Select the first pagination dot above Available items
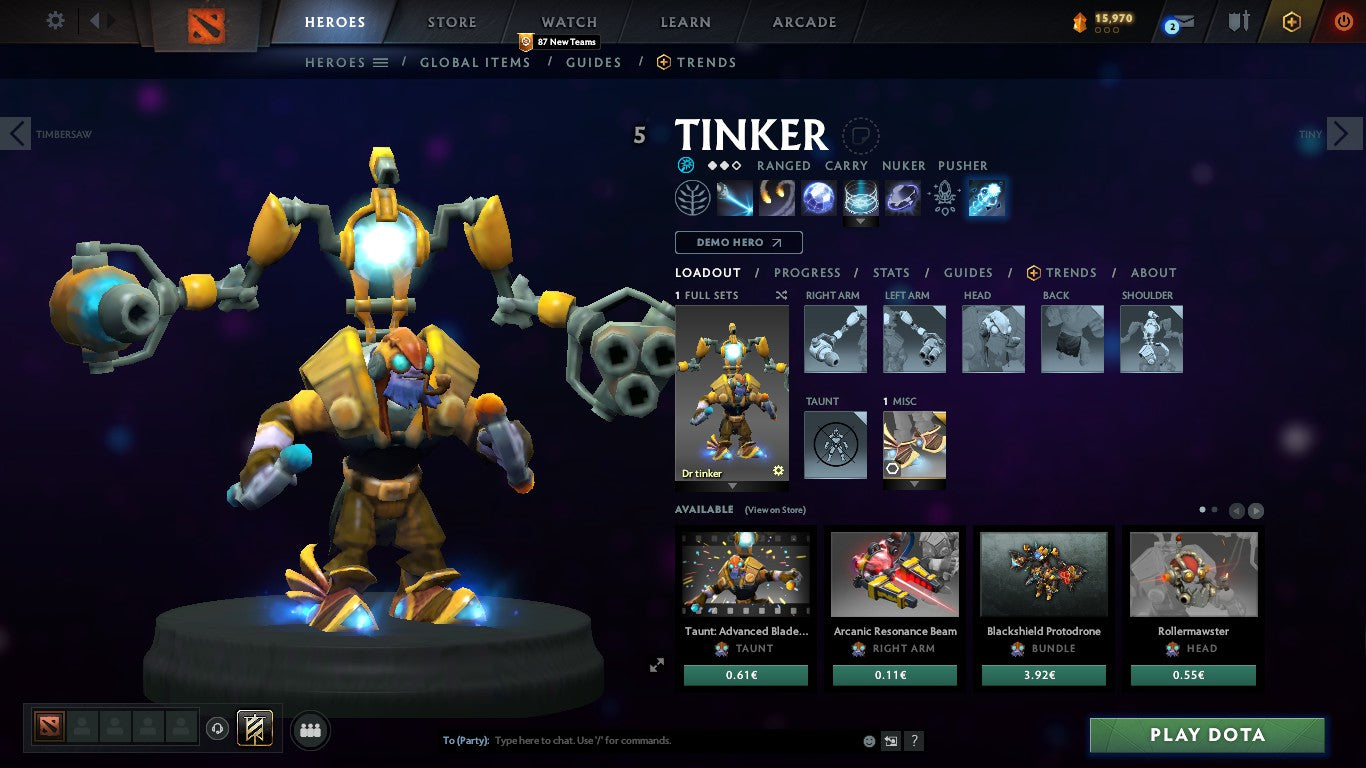1366x768 pixels. pyautogui.click(x=1202, y=509)
